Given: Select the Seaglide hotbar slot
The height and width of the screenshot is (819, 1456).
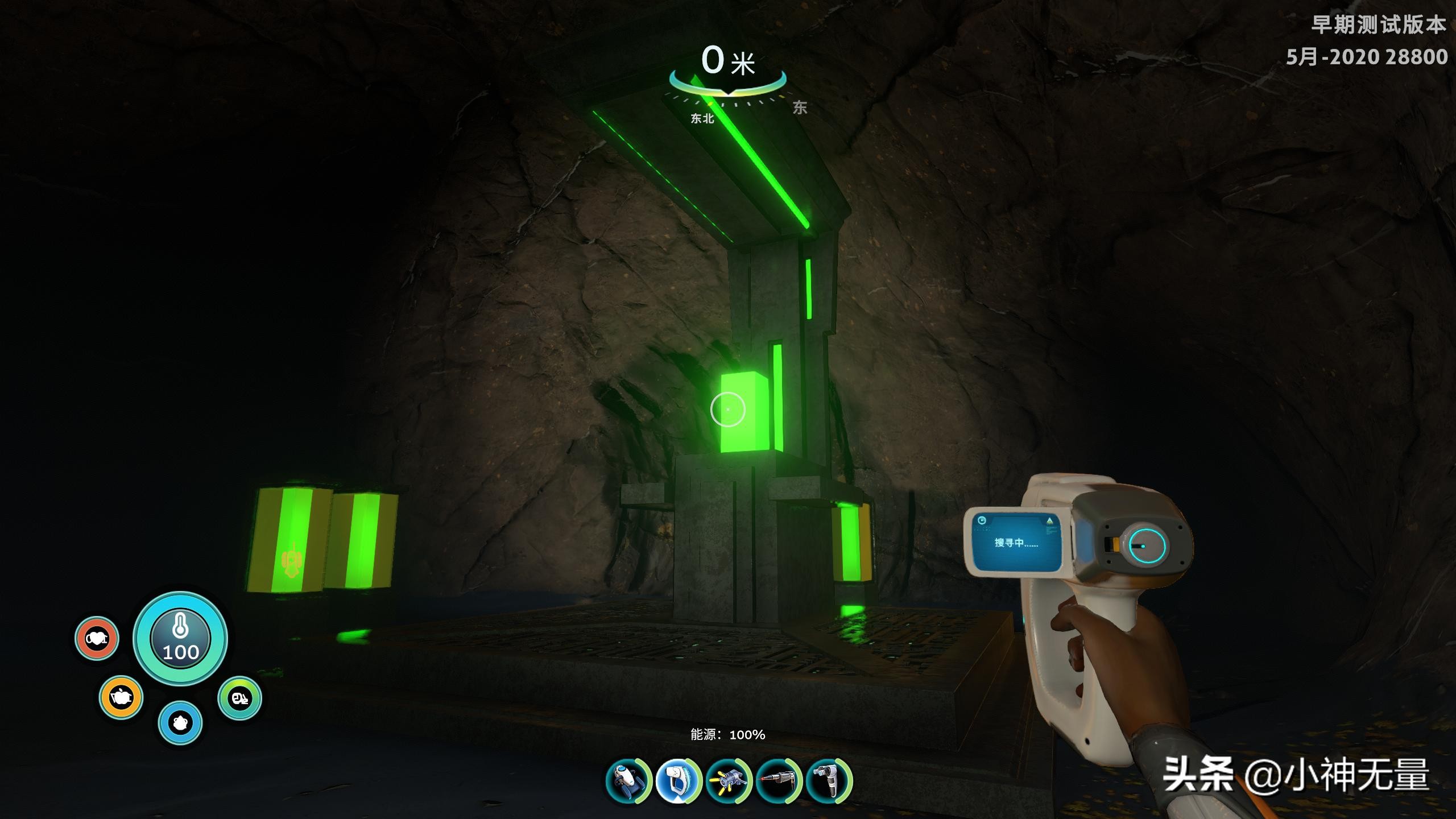Looking at the screenshot, I should tap(628, 781).
